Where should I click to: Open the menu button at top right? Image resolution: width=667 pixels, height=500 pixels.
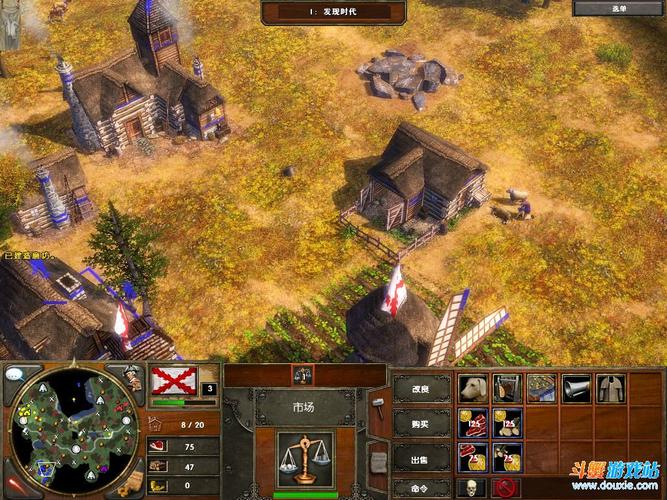619,8
